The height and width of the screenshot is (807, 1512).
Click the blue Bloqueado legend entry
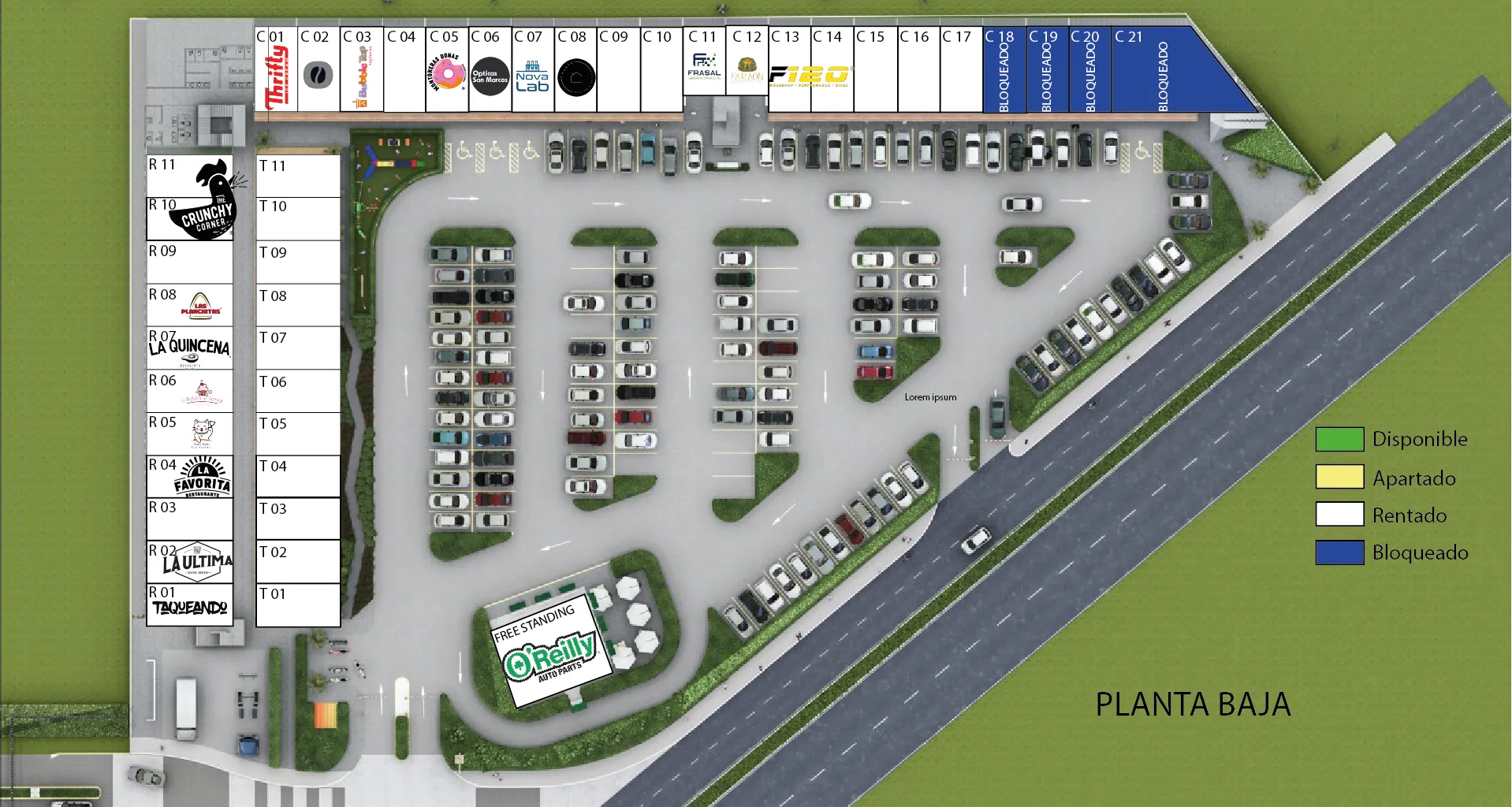1339,552
